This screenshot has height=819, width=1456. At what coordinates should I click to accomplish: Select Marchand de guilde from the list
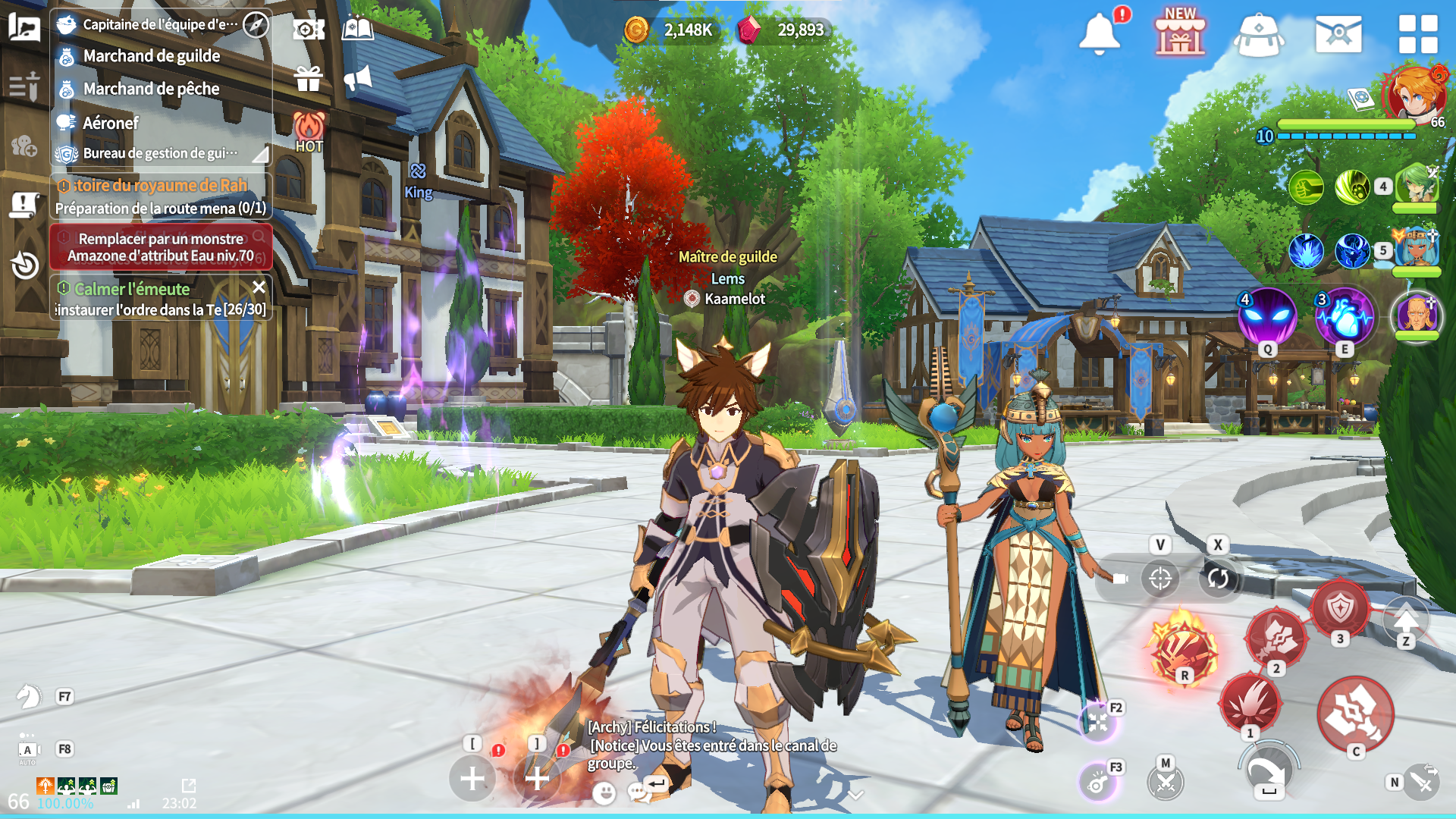[152, 56]
